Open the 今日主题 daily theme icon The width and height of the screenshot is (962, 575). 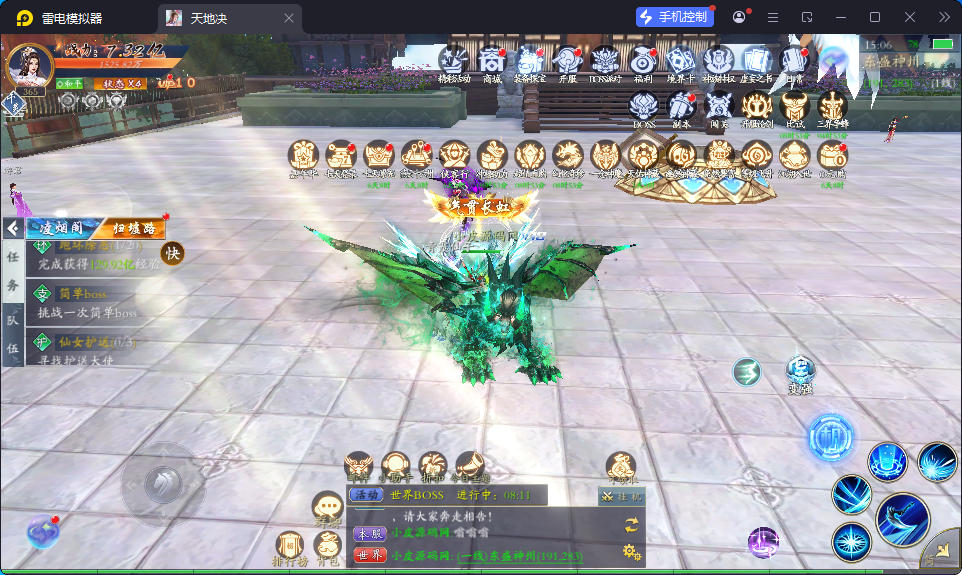click(x=470, y=466)
